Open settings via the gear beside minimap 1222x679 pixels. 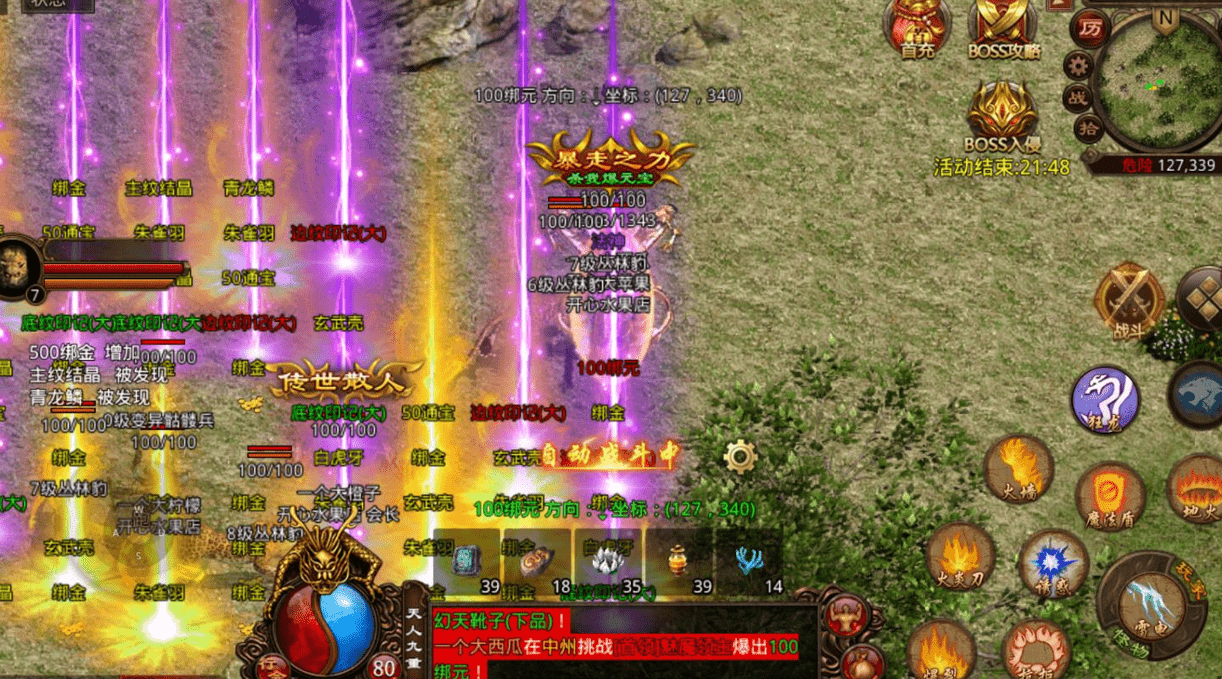click(1078, 66)
